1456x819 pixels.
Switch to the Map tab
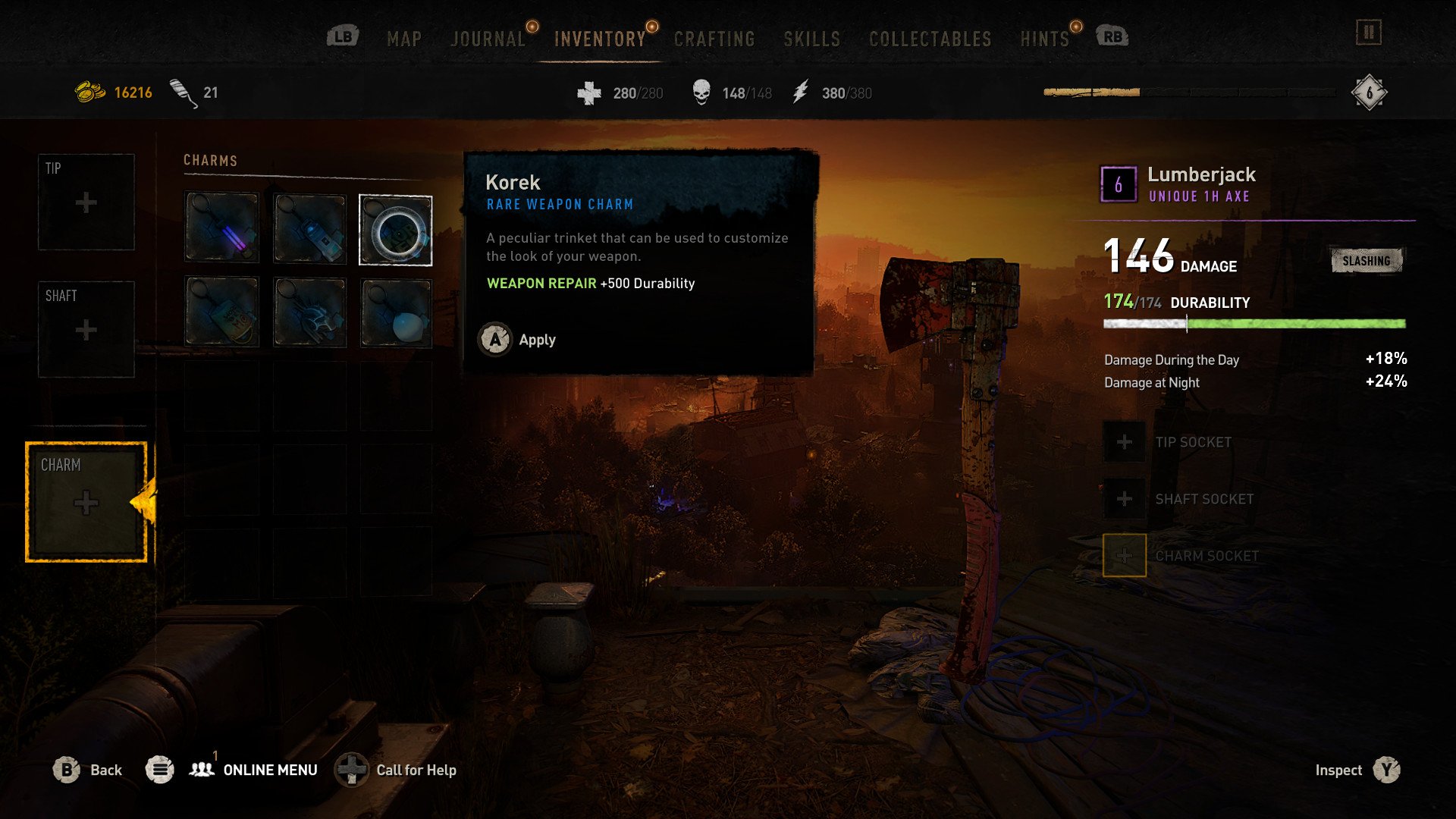click(403, 39)
